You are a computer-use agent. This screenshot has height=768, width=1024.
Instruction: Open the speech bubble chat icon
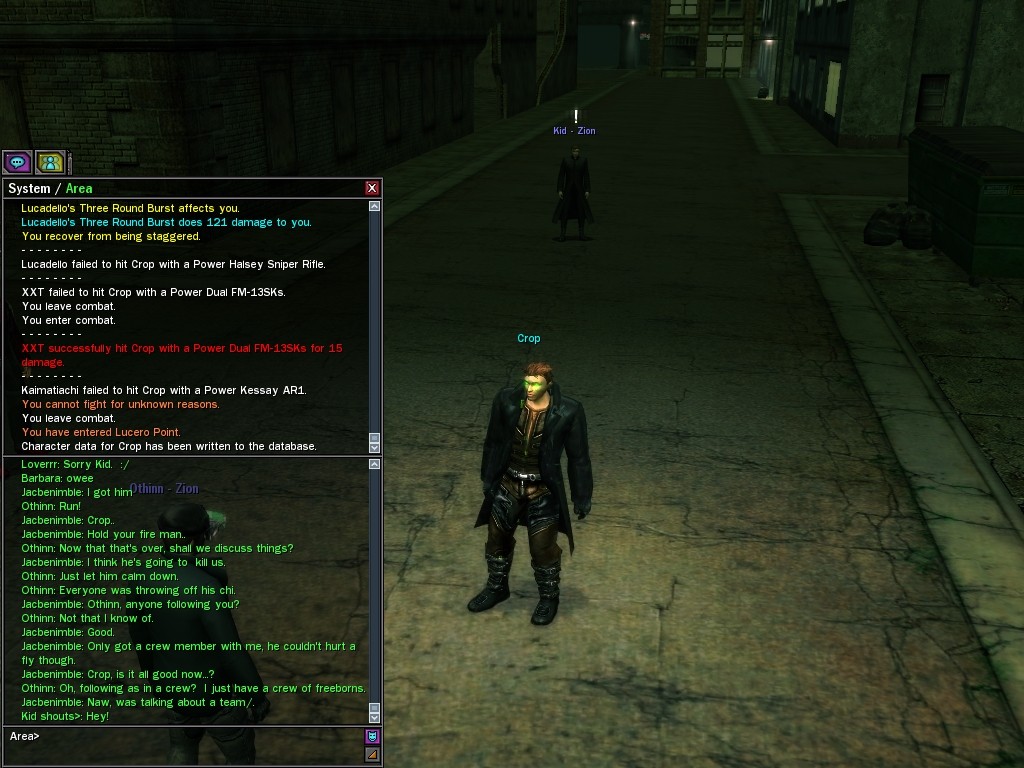(x=16, y=162)
